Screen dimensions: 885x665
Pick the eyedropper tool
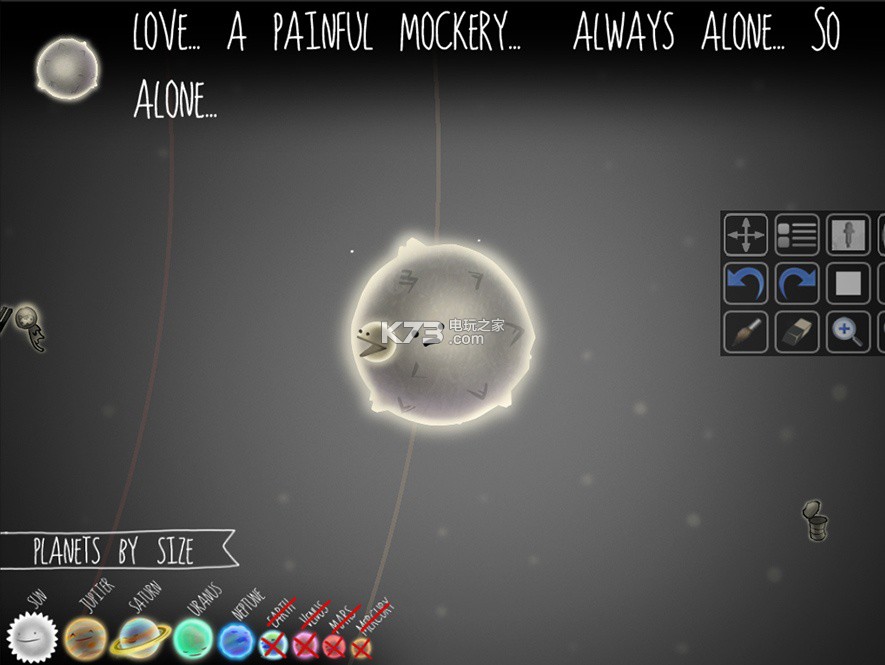[x=848, y=235]
